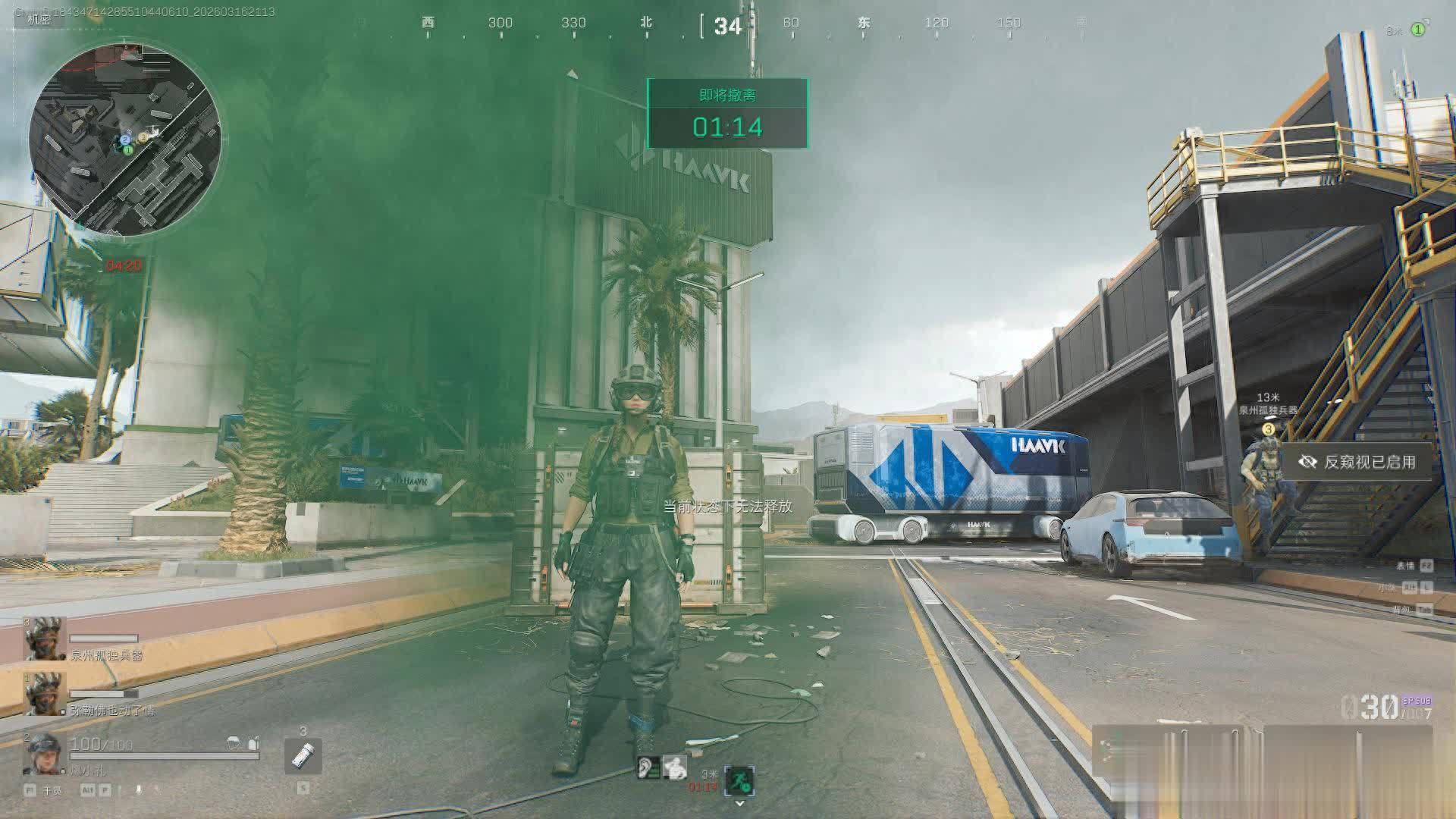Select the pill bottle item slot
This screenshot has width=1456, height=819.
303,756
